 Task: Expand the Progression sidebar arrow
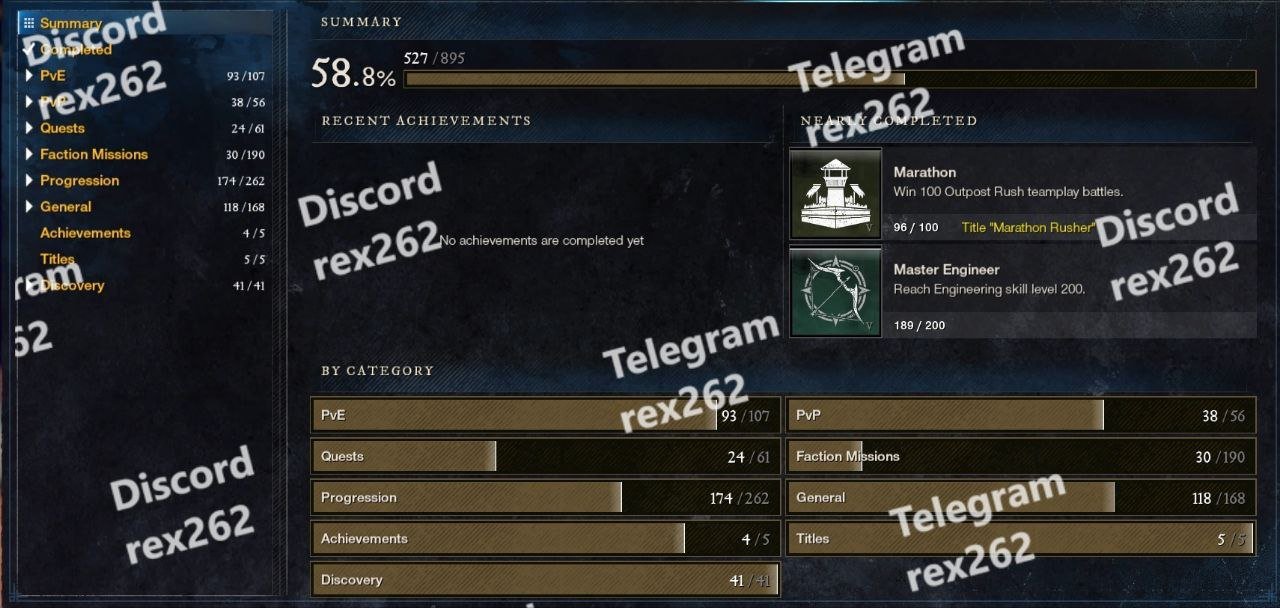(x=30, y=180)
